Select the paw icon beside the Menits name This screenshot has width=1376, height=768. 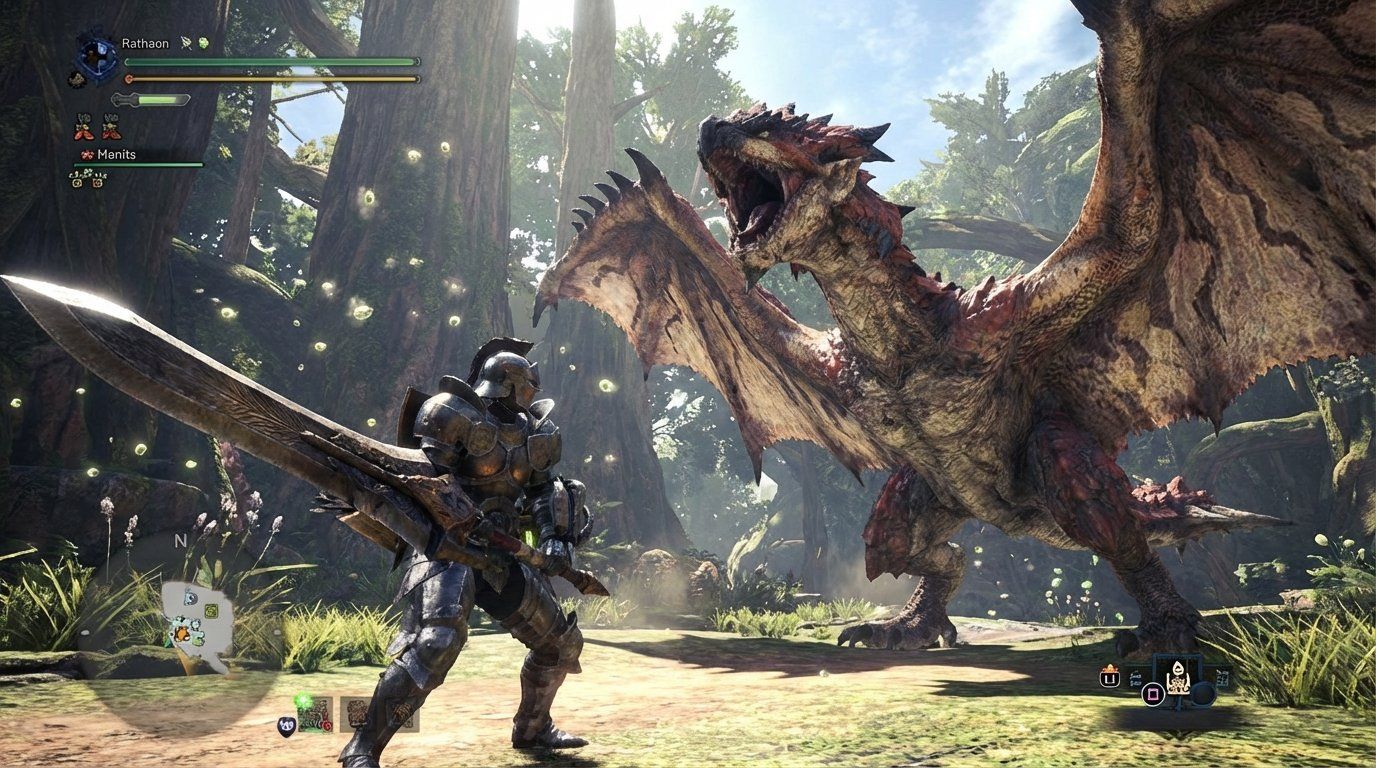(87, 154)
